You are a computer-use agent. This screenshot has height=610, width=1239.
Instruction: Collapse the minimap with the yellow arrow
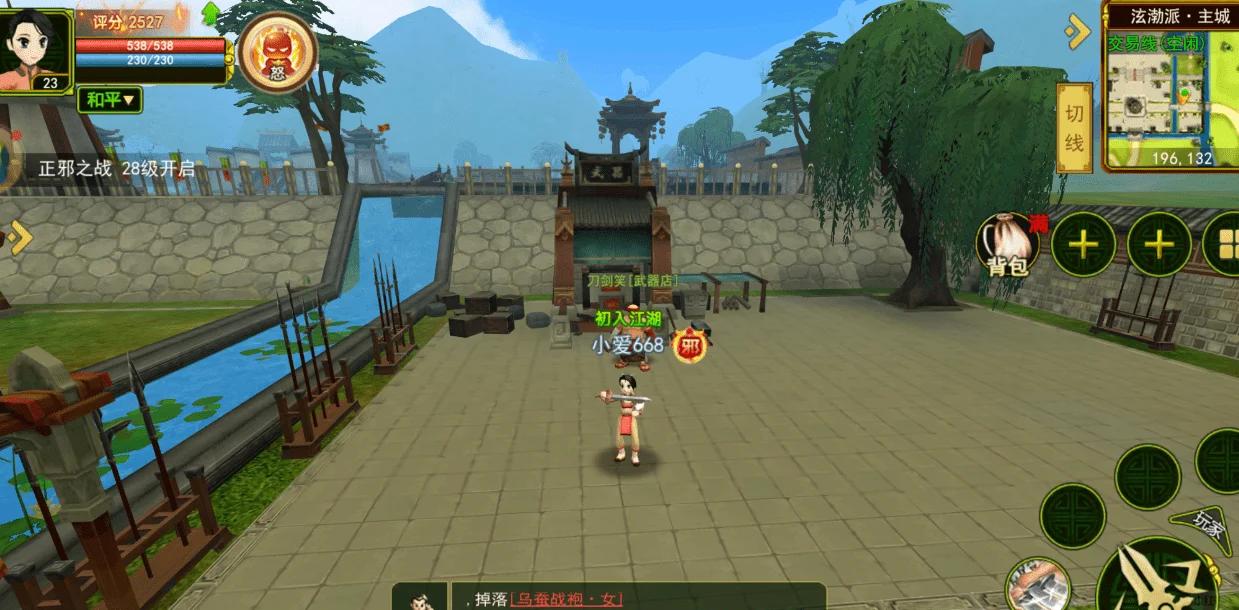[1077, 31]
